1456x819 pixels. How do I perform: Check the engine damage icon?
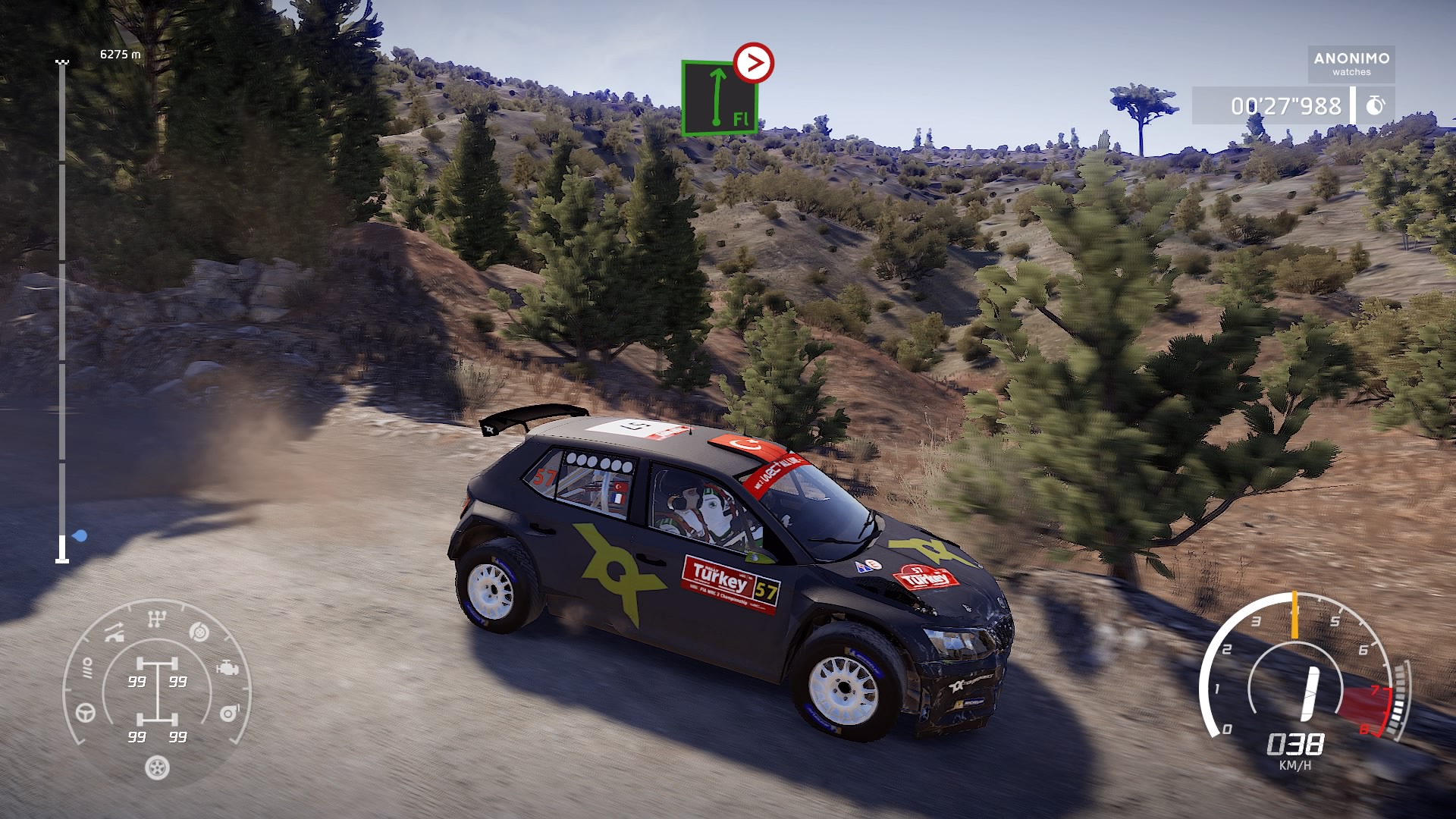tap(227, 668)
